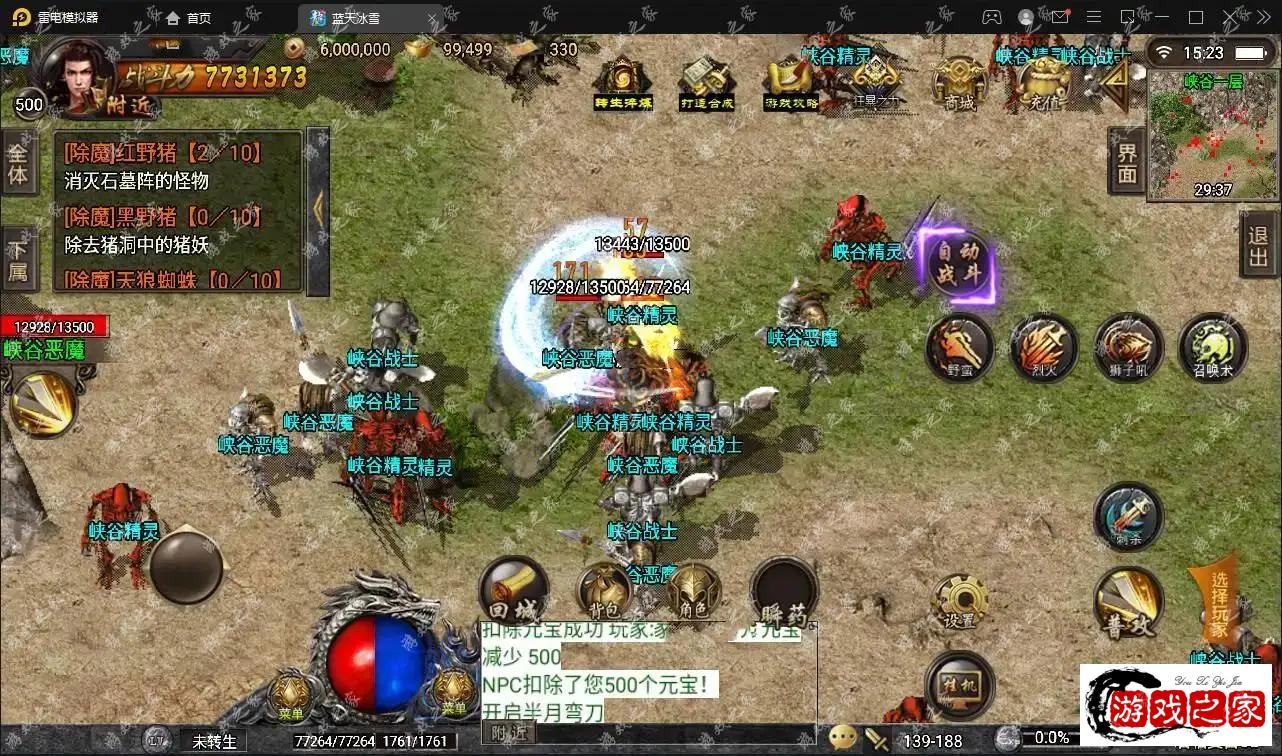Image resolution: width=1282 pixels, height=756 pixels.
Task: Open the 设置 settings gear
Action: point(959,602)
